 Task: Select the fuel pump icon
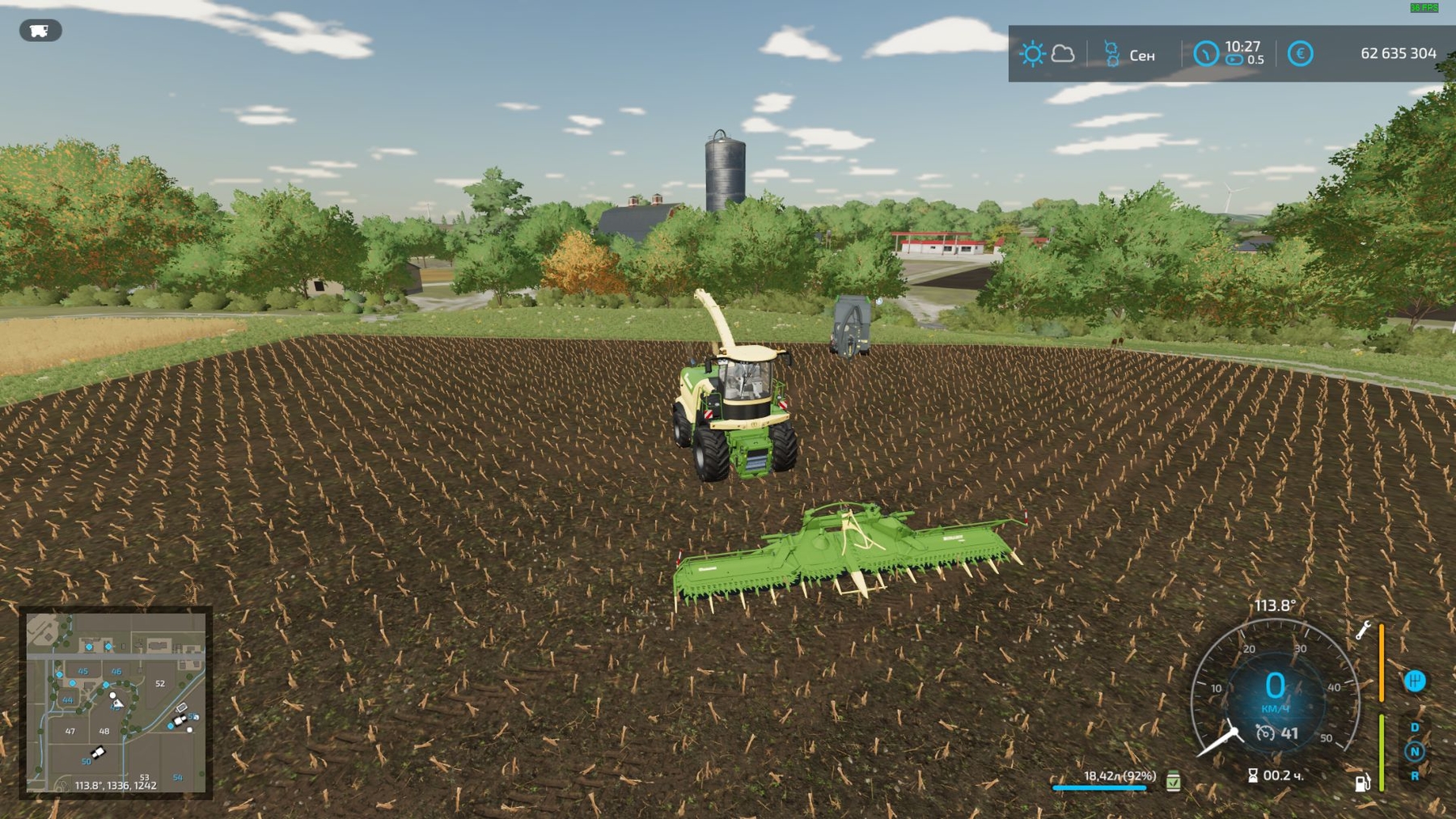click(x=1362, y=782)
